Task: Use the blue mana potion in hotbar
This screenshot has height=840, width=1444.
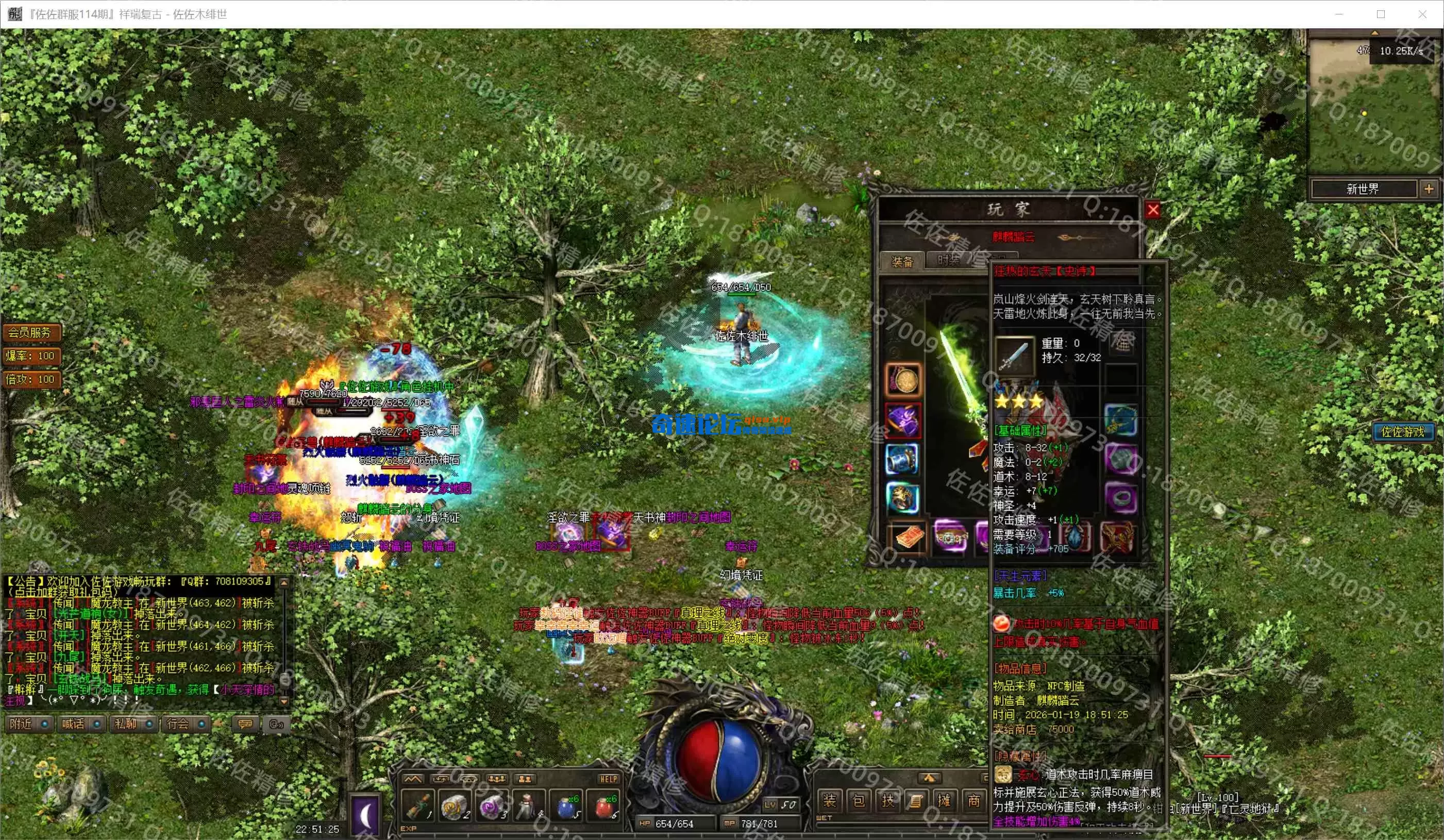Action: coord(566,806)
